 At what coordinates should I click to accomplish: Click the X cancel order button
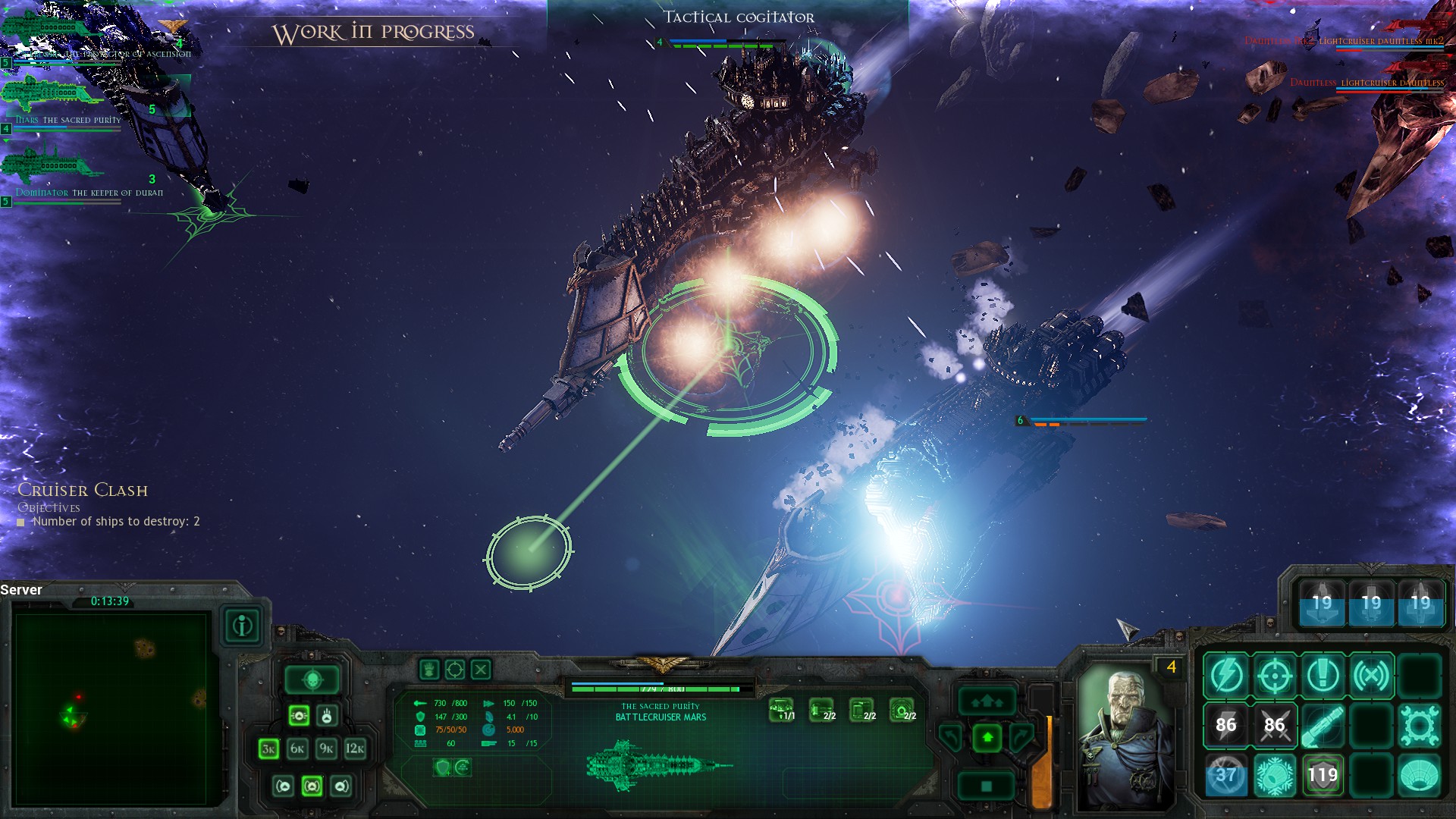point(481,670)
